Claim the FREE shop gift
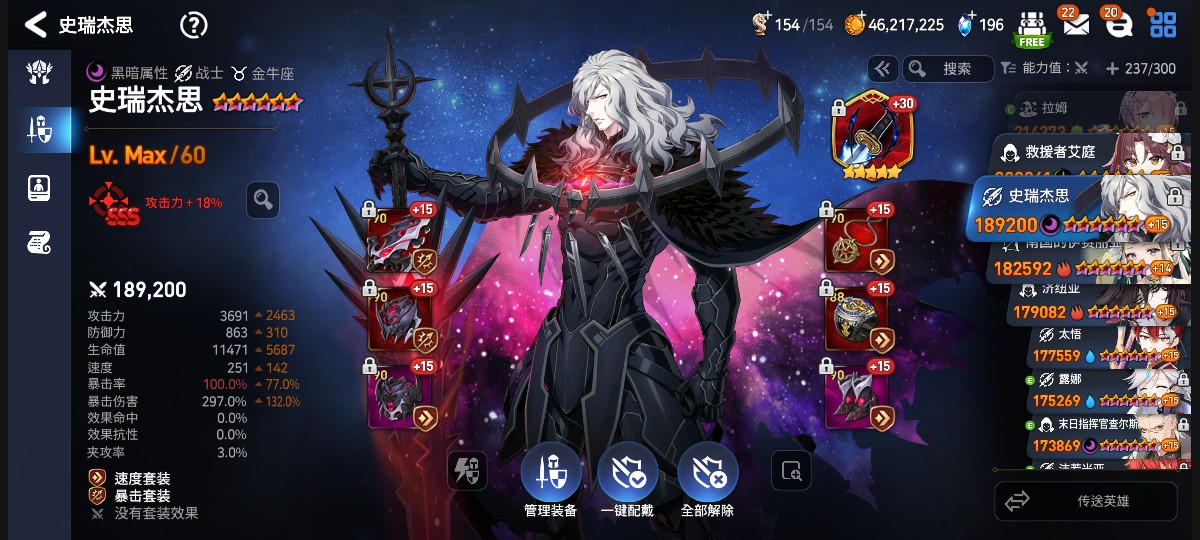 1031,28
